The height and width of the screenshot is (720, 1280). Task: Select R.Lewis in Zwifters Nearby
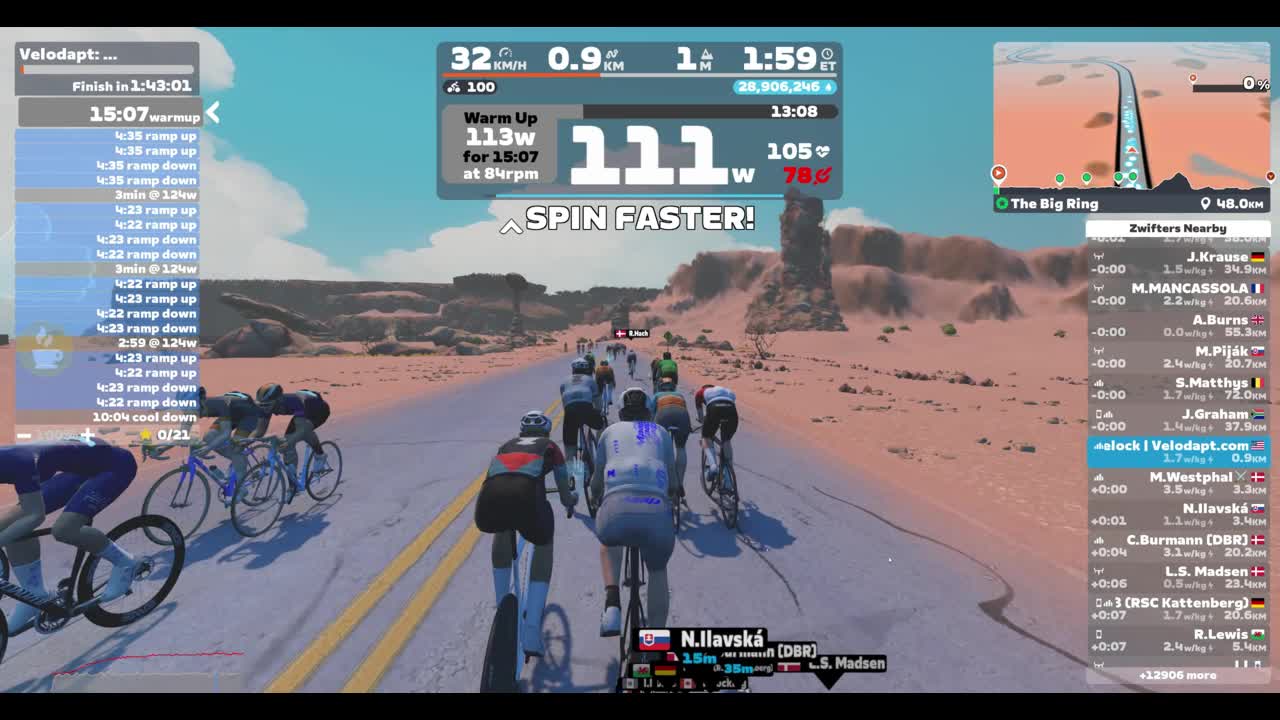(1177, 640)
